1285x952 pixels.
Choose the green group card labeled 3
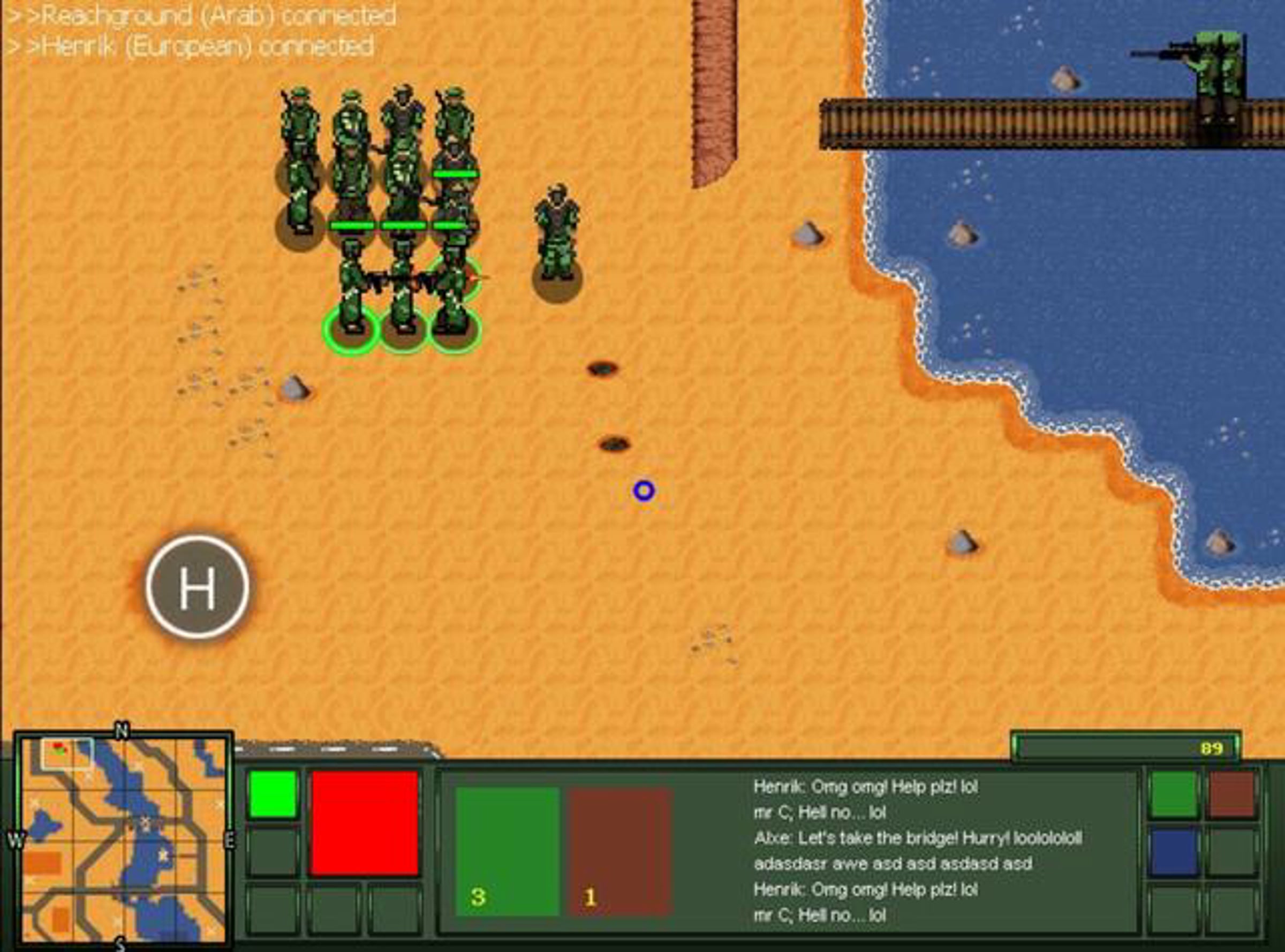(507, 852)
